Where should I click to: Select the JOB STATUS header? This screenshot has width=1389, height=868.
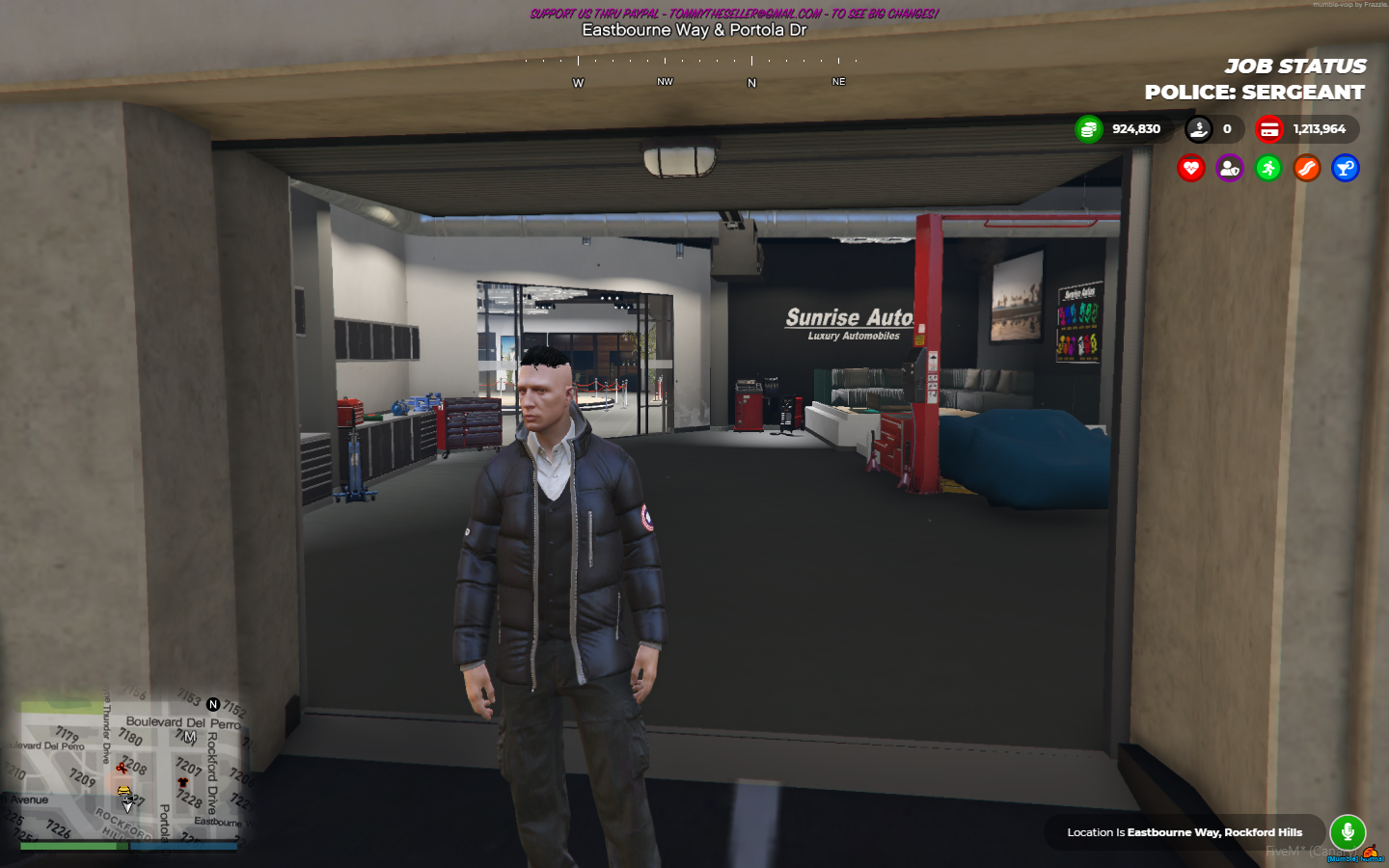coord(1295,66)
